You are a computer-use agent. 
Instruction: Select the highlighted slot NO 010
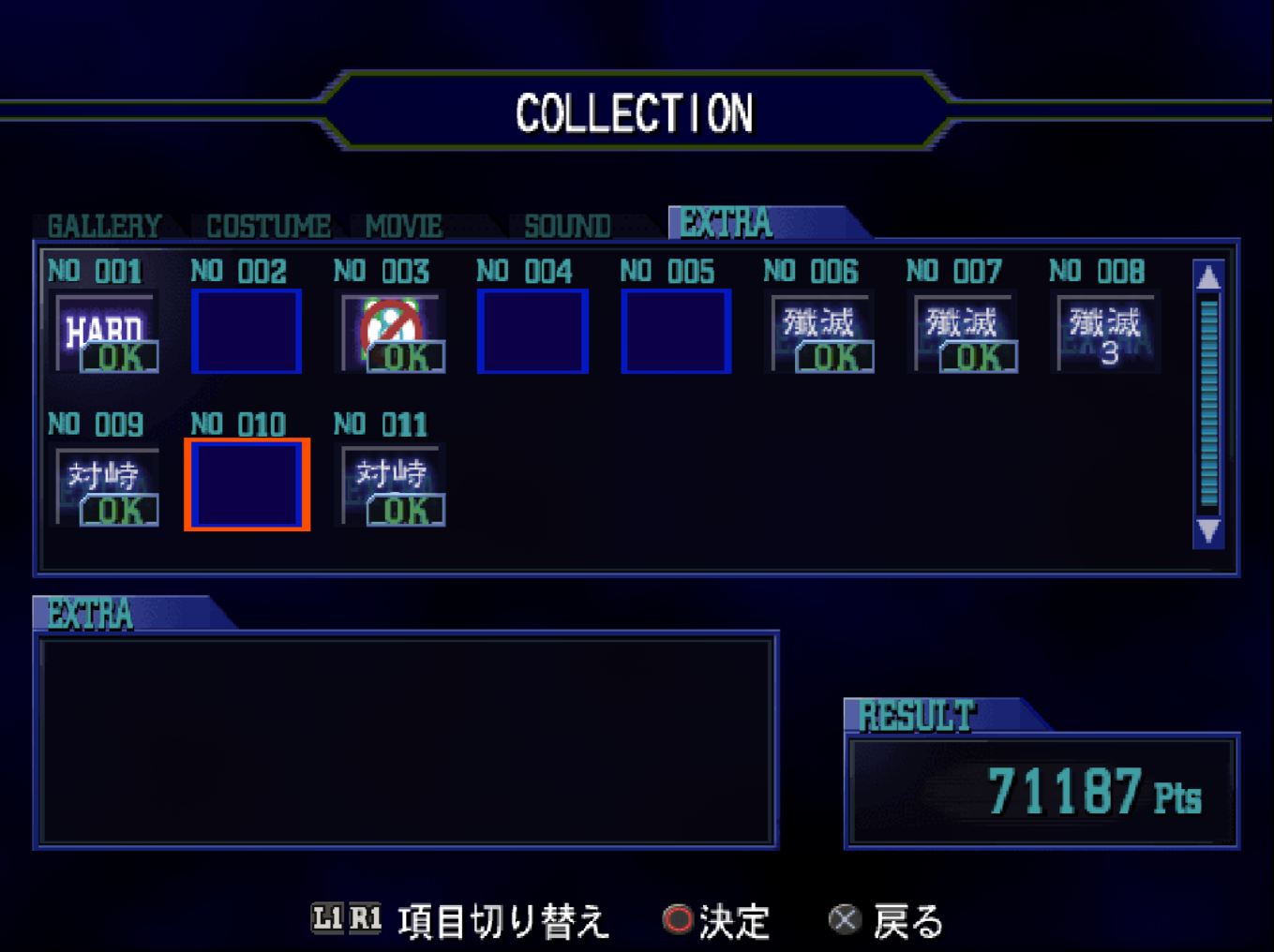point(247,484)
